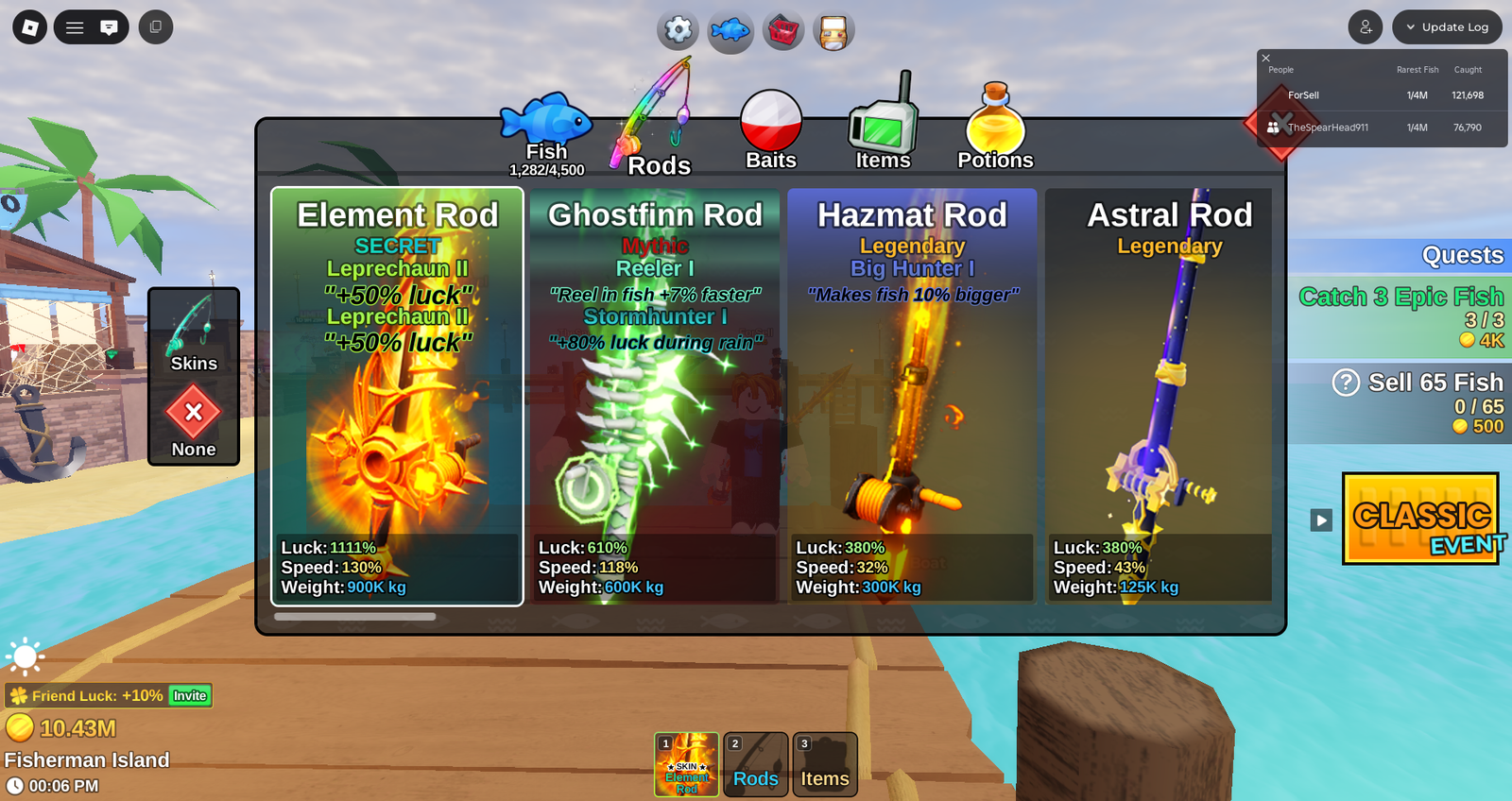The height and width of the screenshot is (801, 1512).
Task: Expand the Update Log dropdown
Action: (x=1446, y=27)
